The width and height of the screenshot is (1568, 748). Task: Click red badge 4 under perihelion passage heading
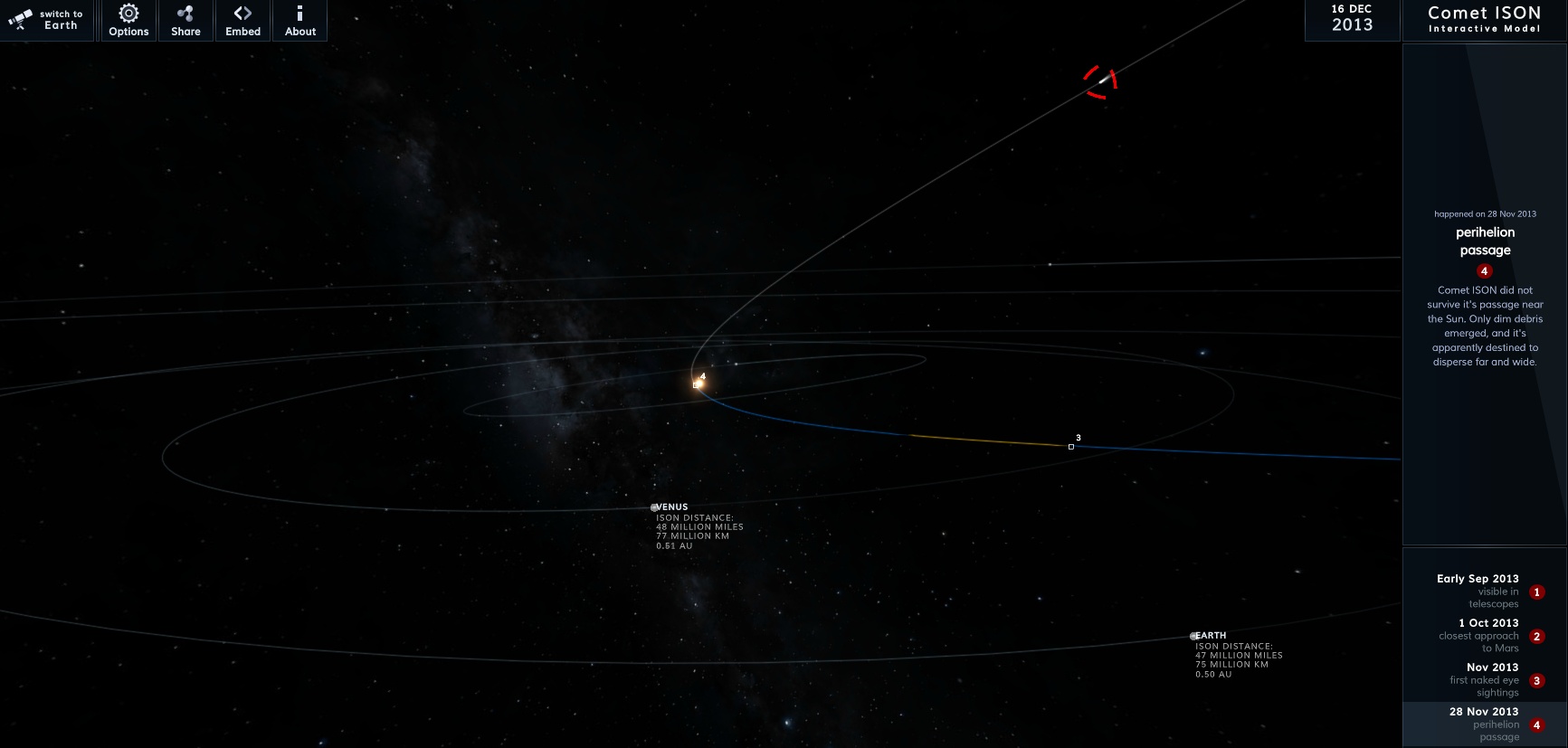[x=1484, y=270]
